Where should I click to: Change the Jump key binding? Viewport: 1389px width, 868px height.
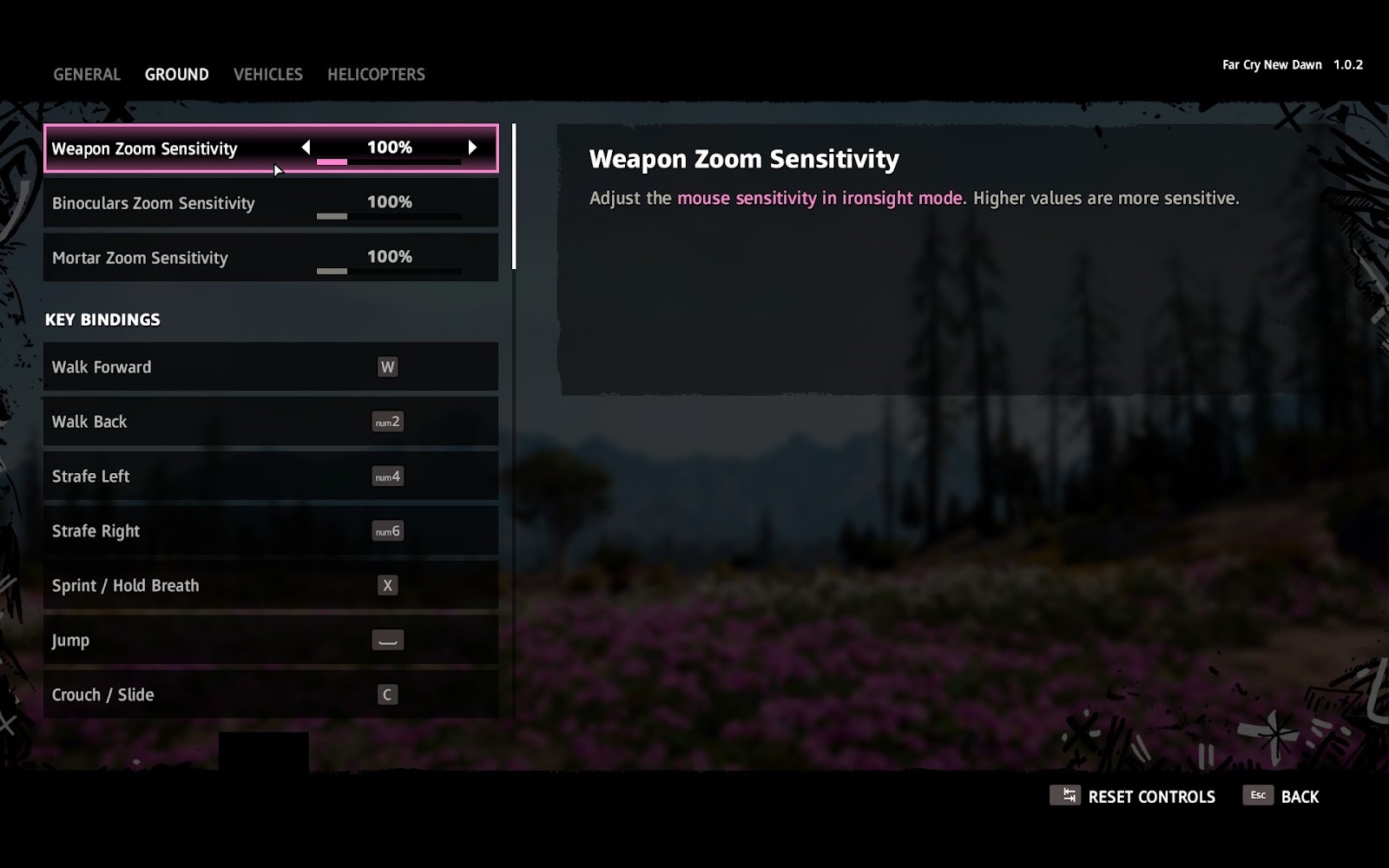(x=271, y=641)
